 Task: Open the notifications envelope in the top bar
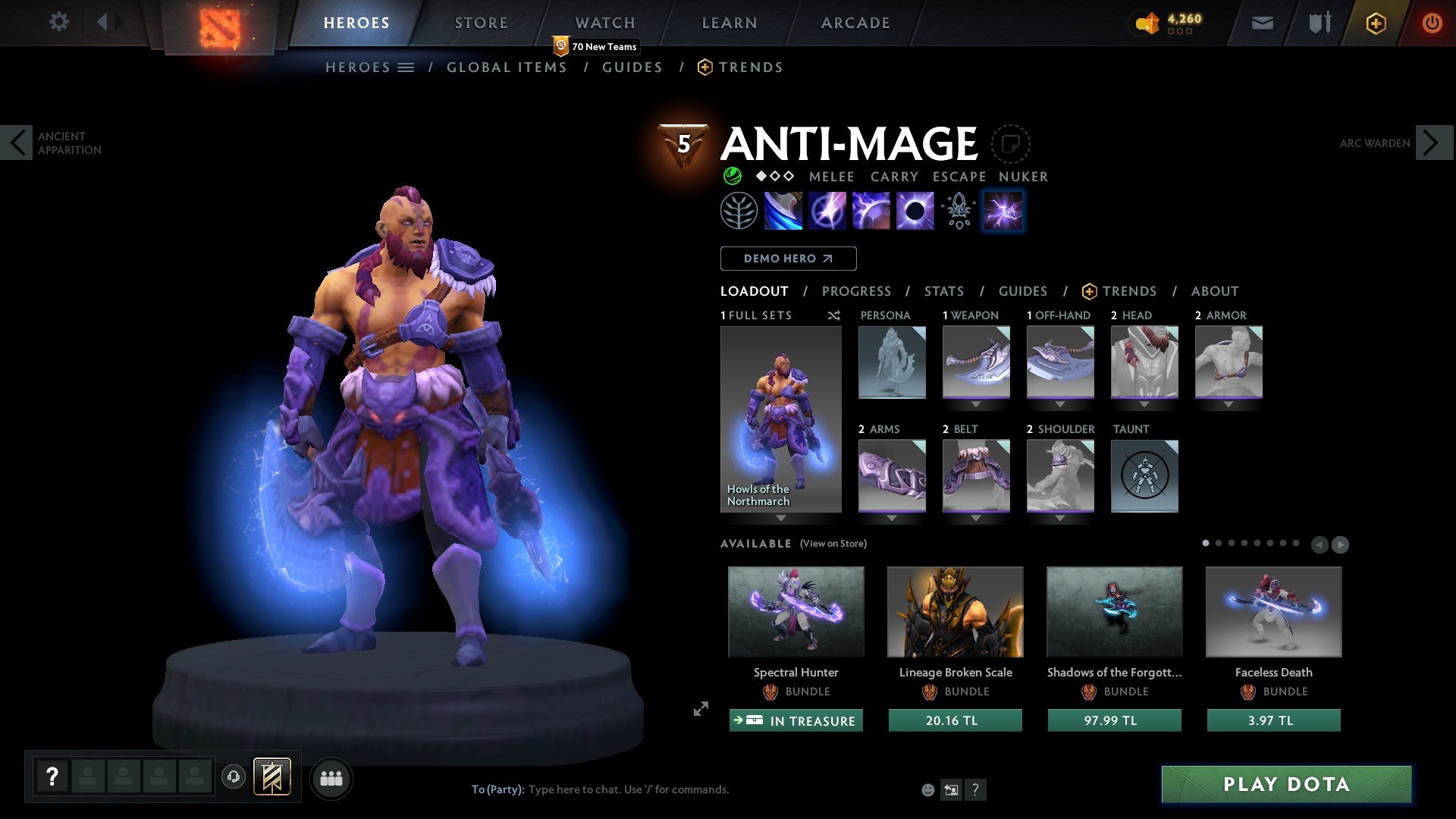1262,22
